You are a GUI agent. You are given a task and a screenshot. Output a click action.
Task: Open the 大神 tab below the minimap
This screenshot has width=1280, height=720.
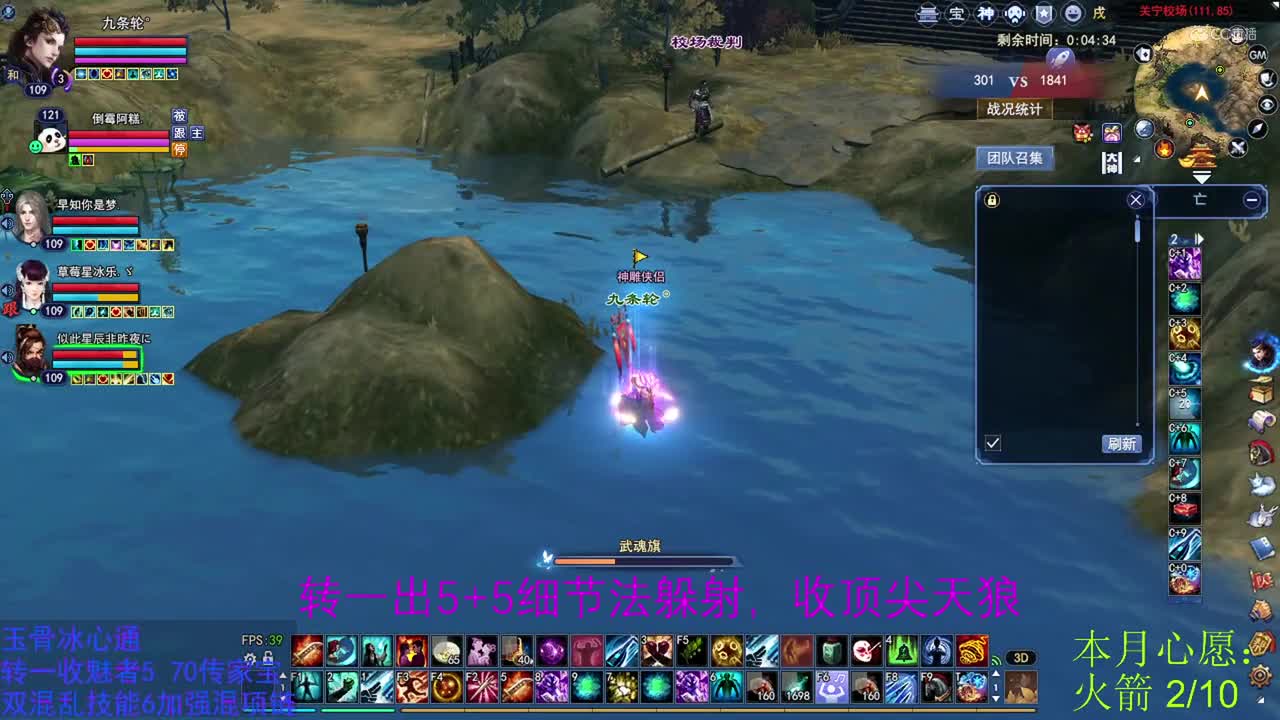tap(1111, 162)
